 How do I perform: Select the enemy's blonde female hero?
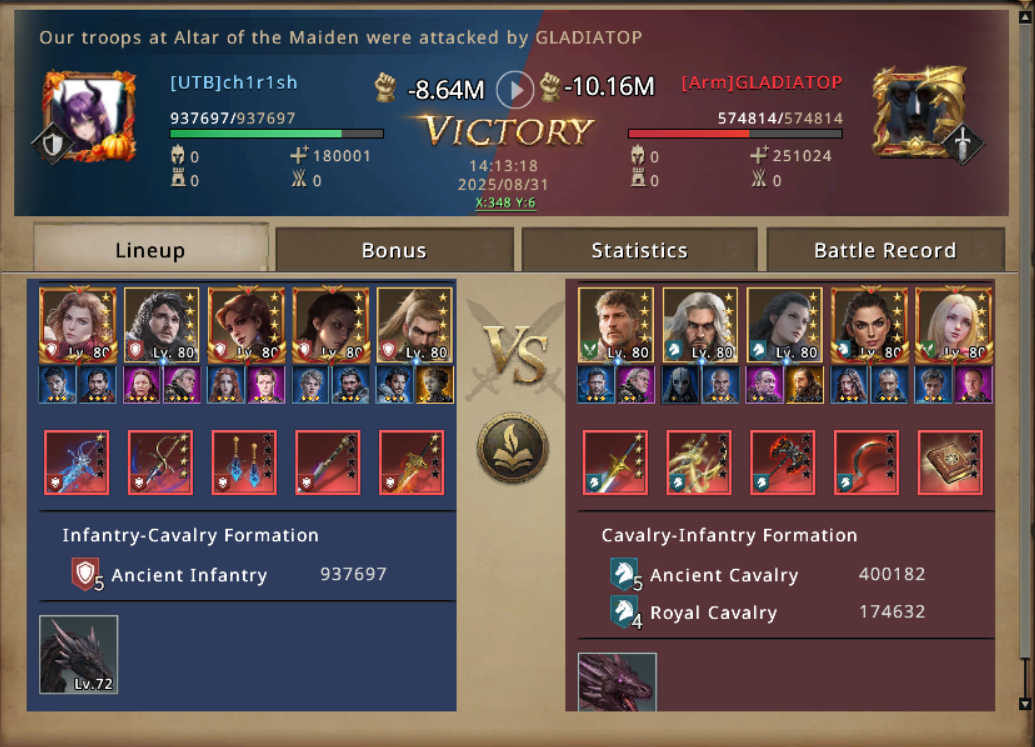pos(953,324)
